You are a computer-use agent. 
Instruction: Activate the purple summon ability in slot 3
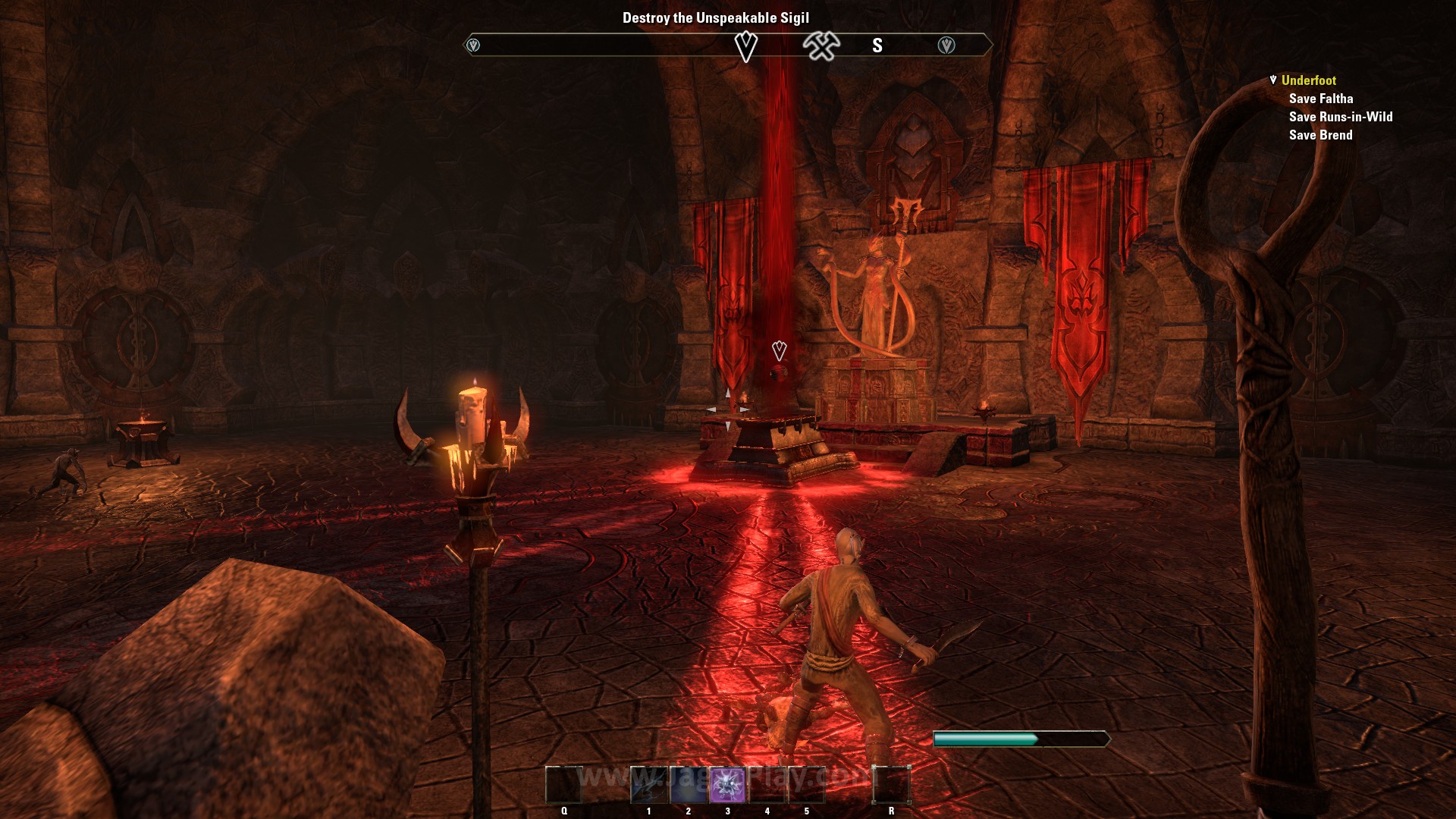[727, 785]
